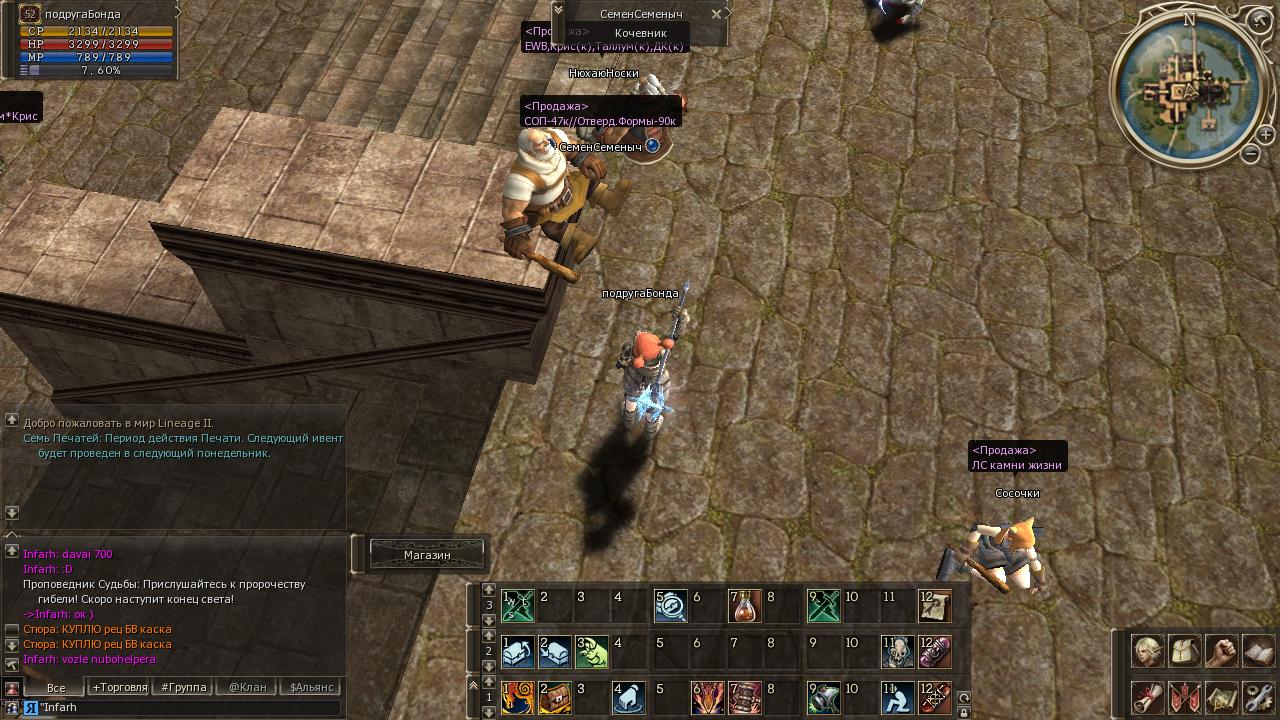The width and height of the screenshot is (1280, 720).
Task: Show the Все chat tab
Action: (56, 687)
